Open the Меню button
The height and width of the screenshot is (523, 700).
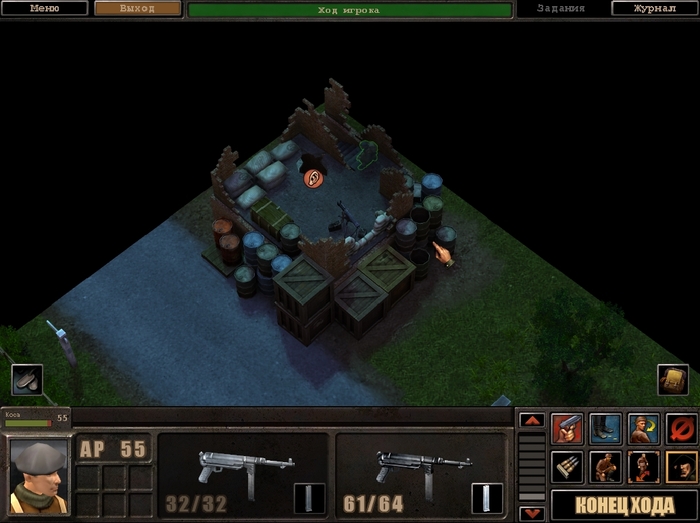point(45,8)
